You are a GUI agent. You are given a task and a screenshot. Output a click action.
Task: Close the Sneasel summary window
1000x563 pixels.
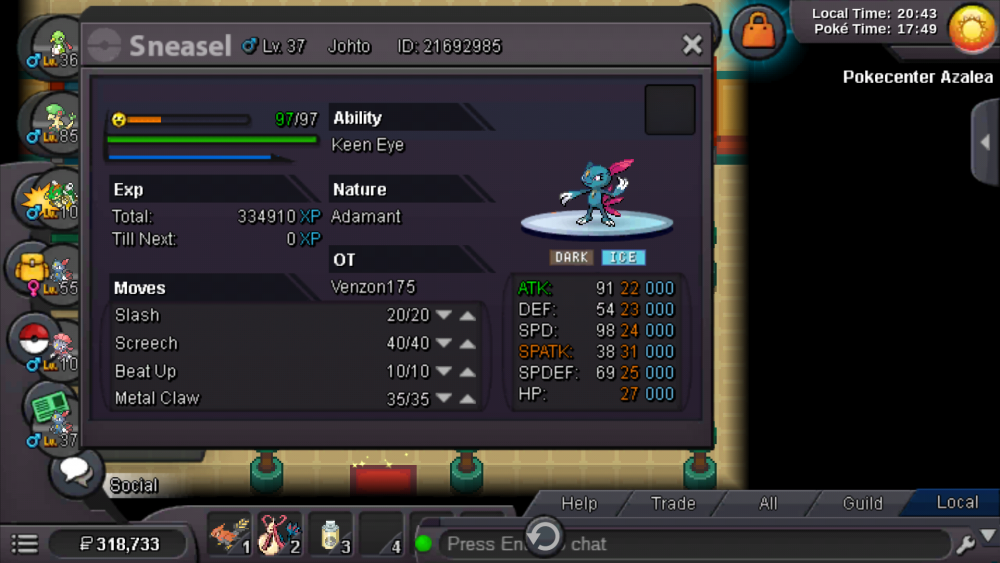(692, 45)
